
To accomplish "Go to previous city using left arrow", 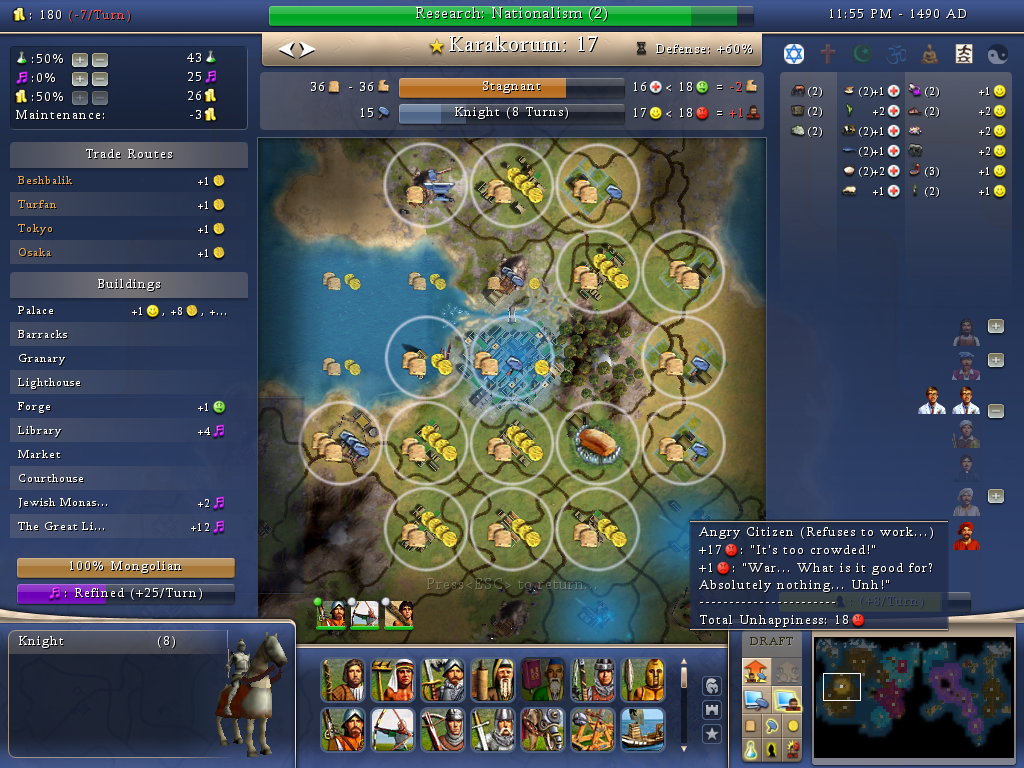I will coord(286,48).
